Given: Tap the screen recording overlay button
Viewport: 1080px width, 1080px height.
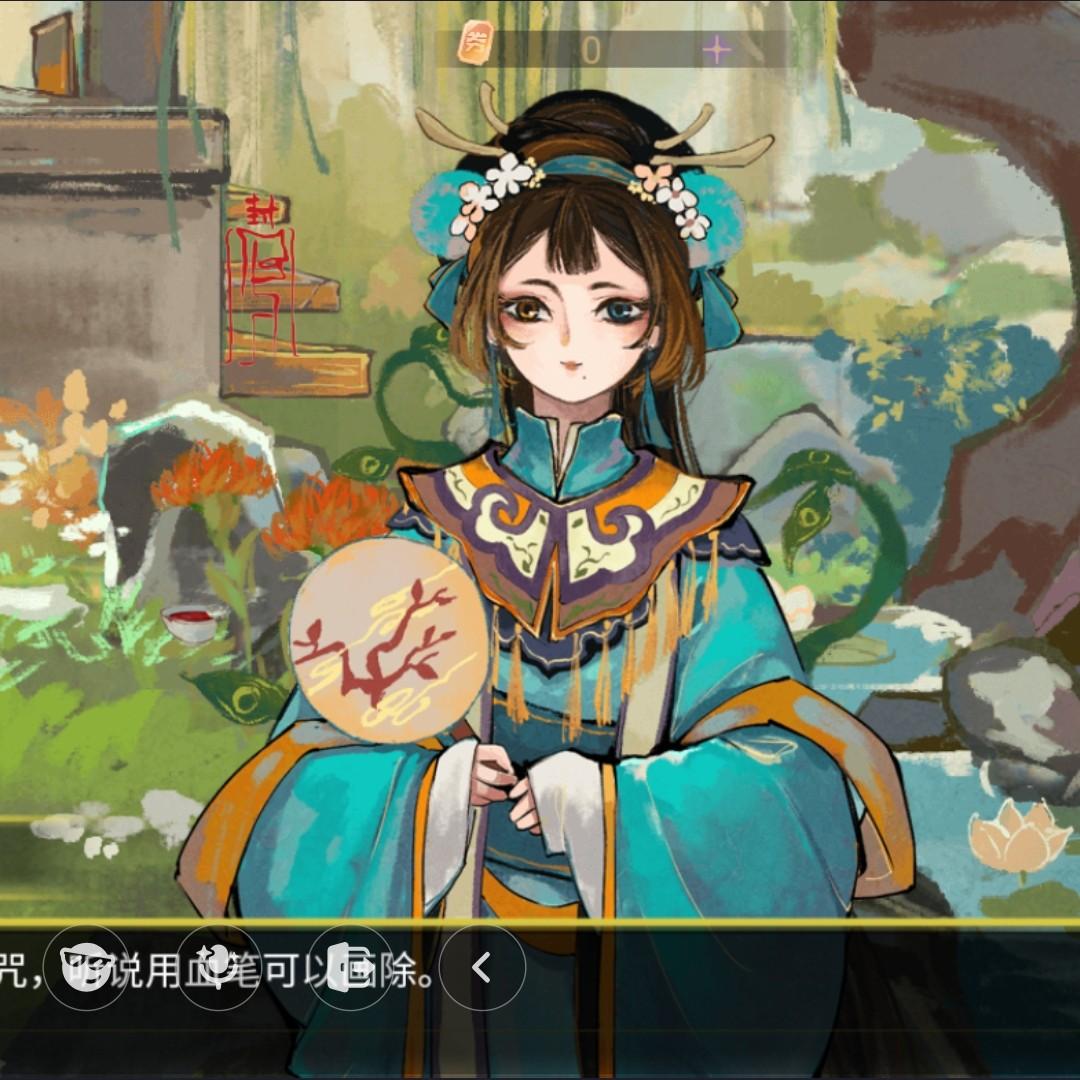Looking at the screenshot, I should click(x=350, y=967).
